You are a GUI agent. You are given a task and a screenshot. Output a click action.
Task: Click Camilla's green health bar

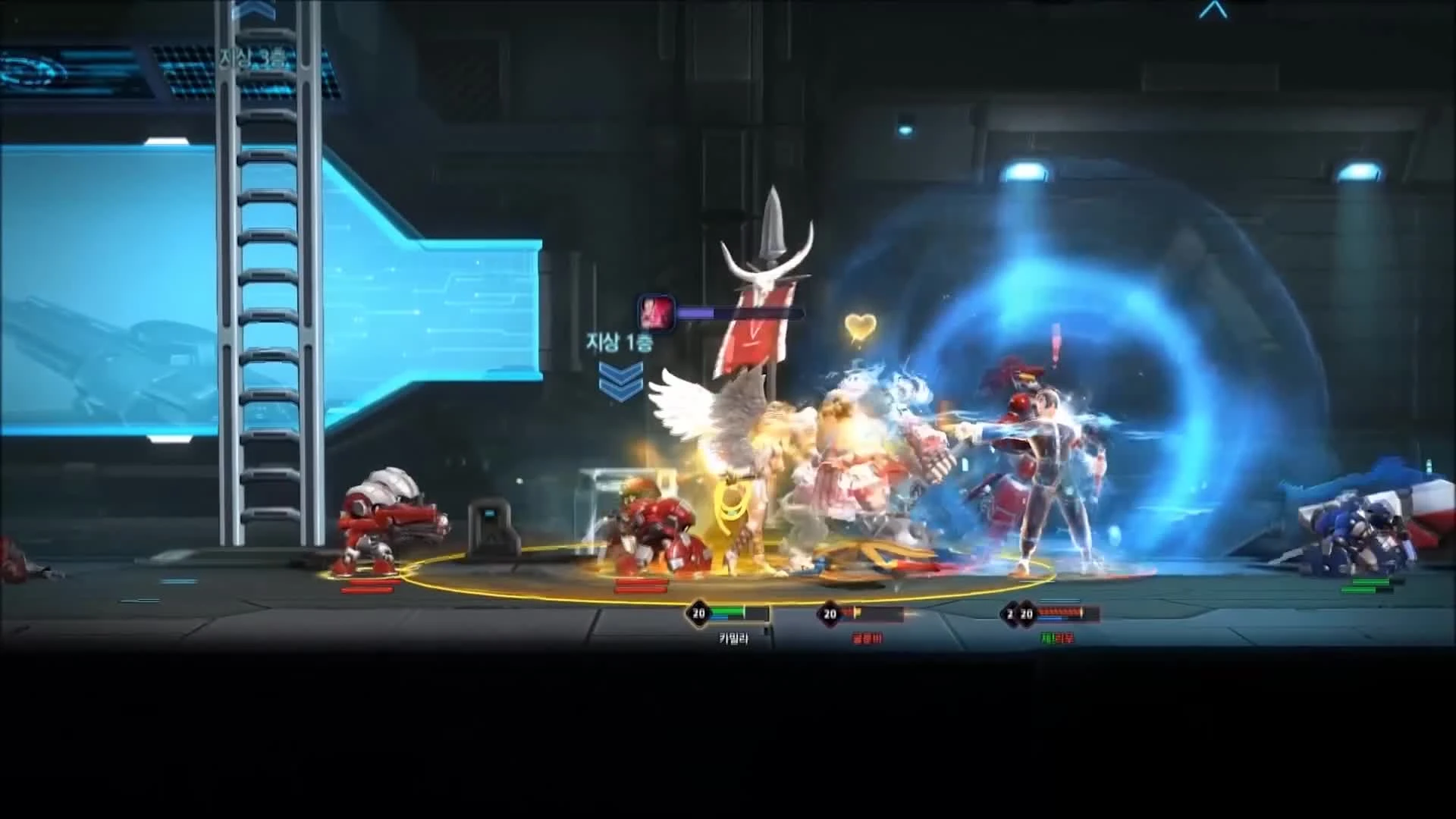pyautogui.click(x=726, y=610)
